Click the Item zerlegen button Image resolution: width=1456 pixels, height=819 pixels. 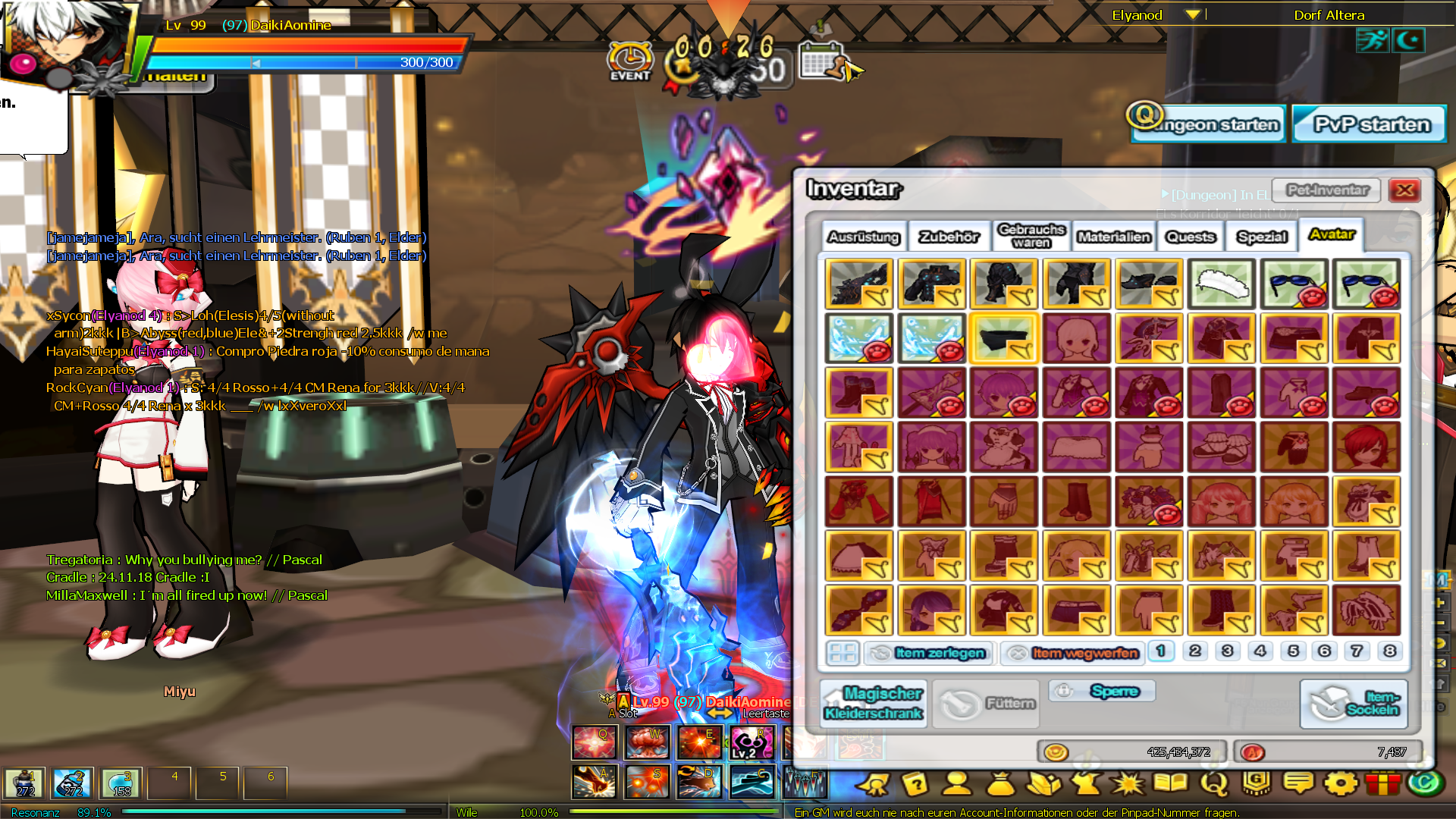[929, 653]
